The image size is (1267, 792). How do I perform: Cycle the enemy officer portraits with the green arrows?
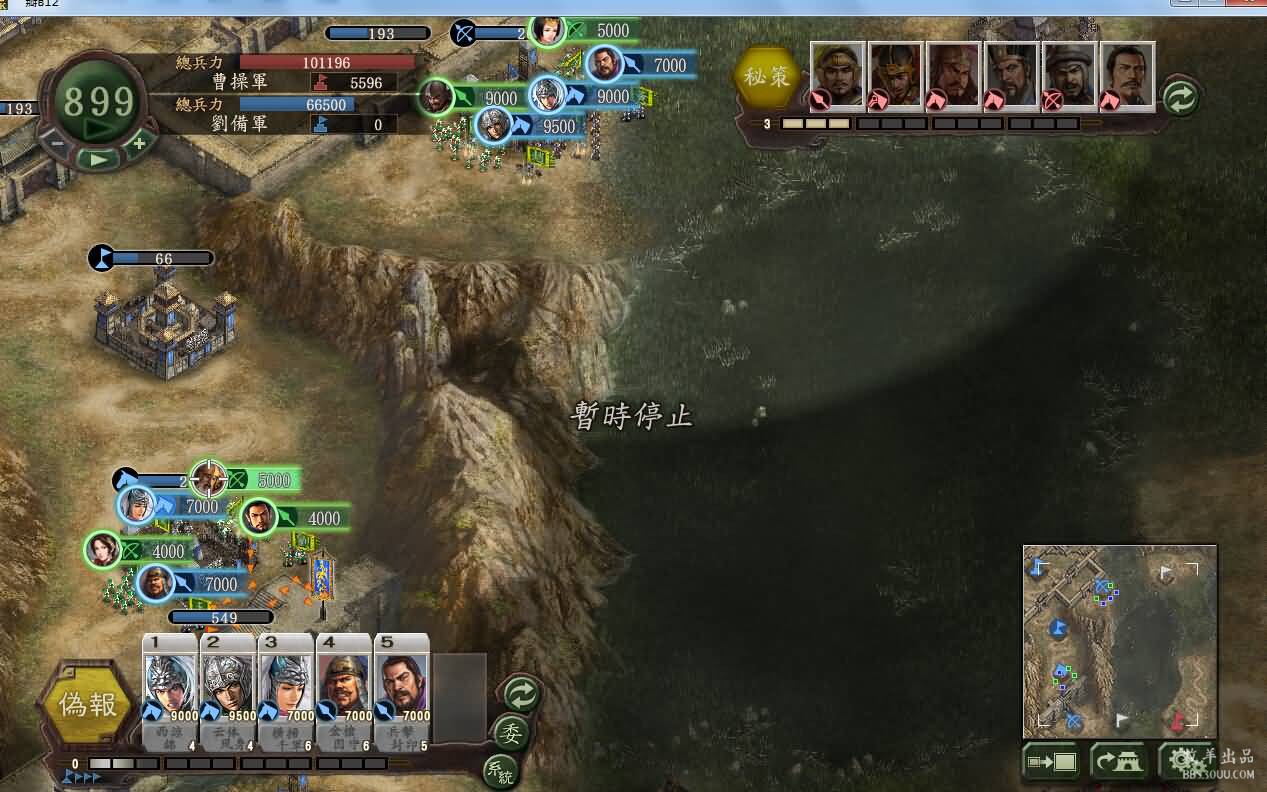tap(1181, 97)
